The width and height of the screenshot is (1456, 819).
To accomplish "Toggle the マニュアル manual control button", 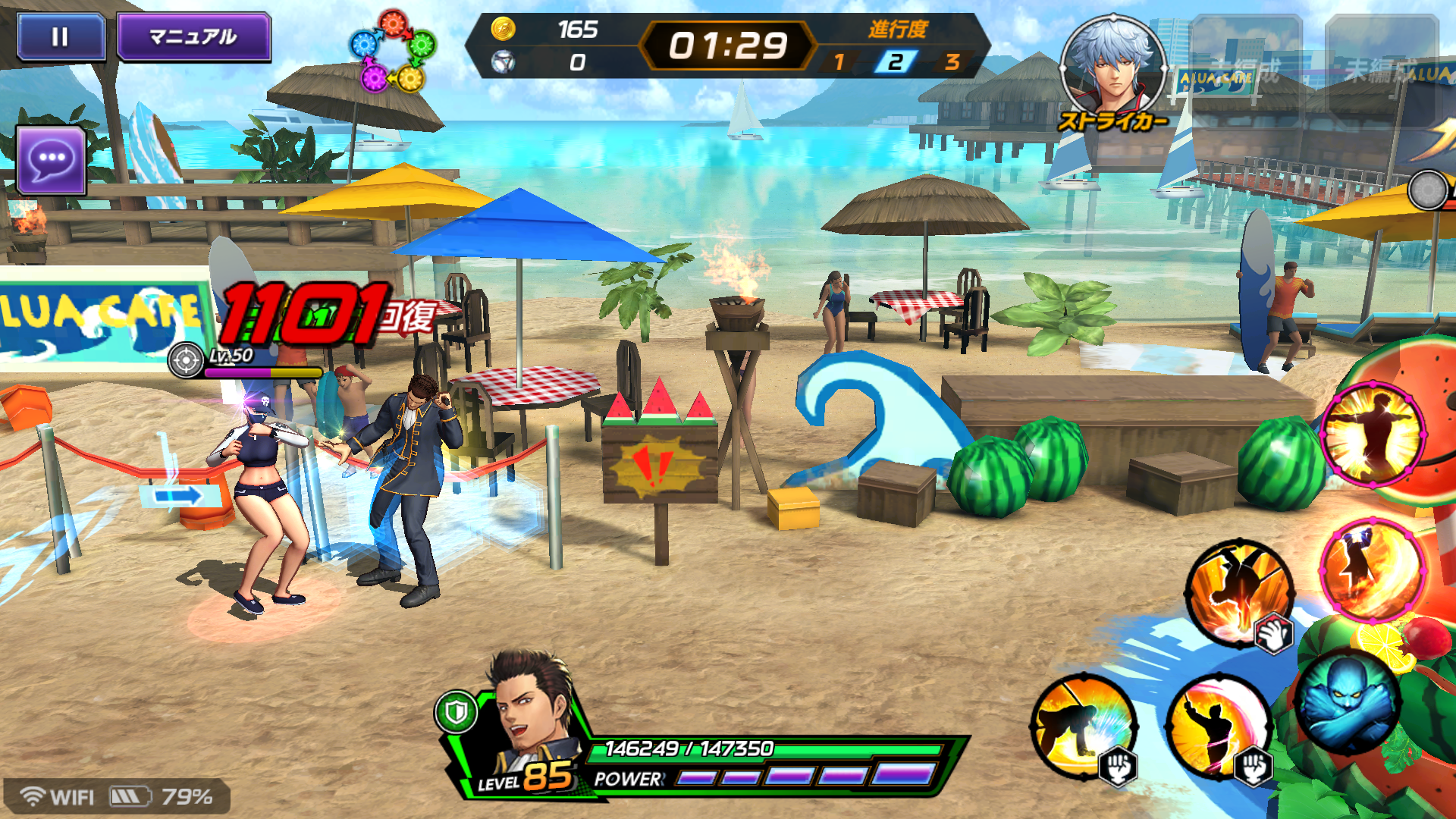I will 193,36.
